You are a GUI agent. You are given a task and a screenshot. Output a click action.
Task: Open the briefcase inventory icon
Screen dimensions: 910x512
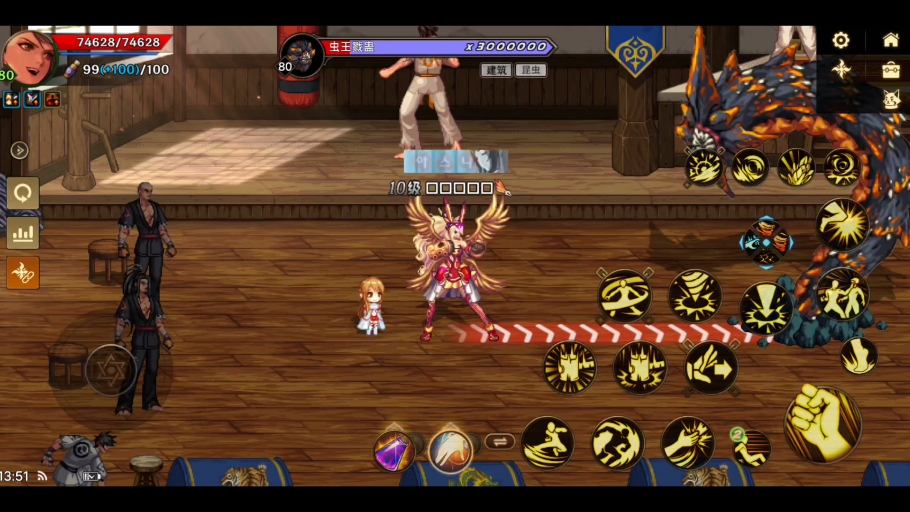coord(890,70)
